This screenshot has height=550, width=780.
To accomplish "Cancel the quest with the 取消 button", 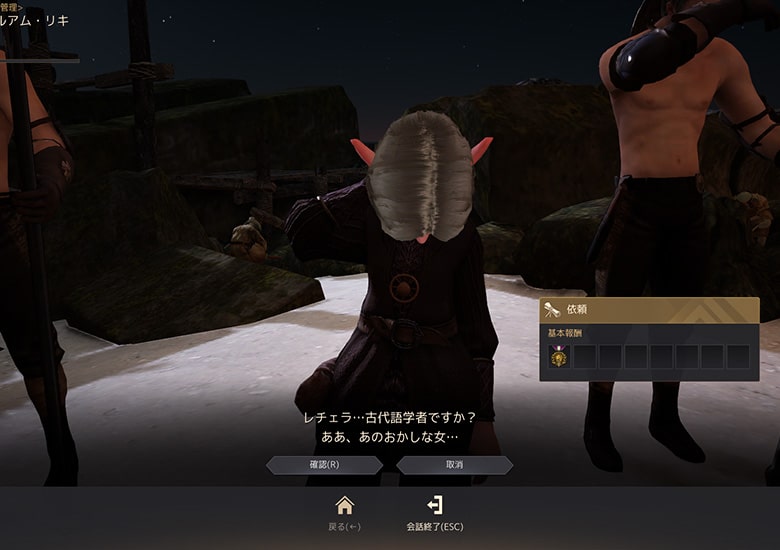I will click(455, 465).
